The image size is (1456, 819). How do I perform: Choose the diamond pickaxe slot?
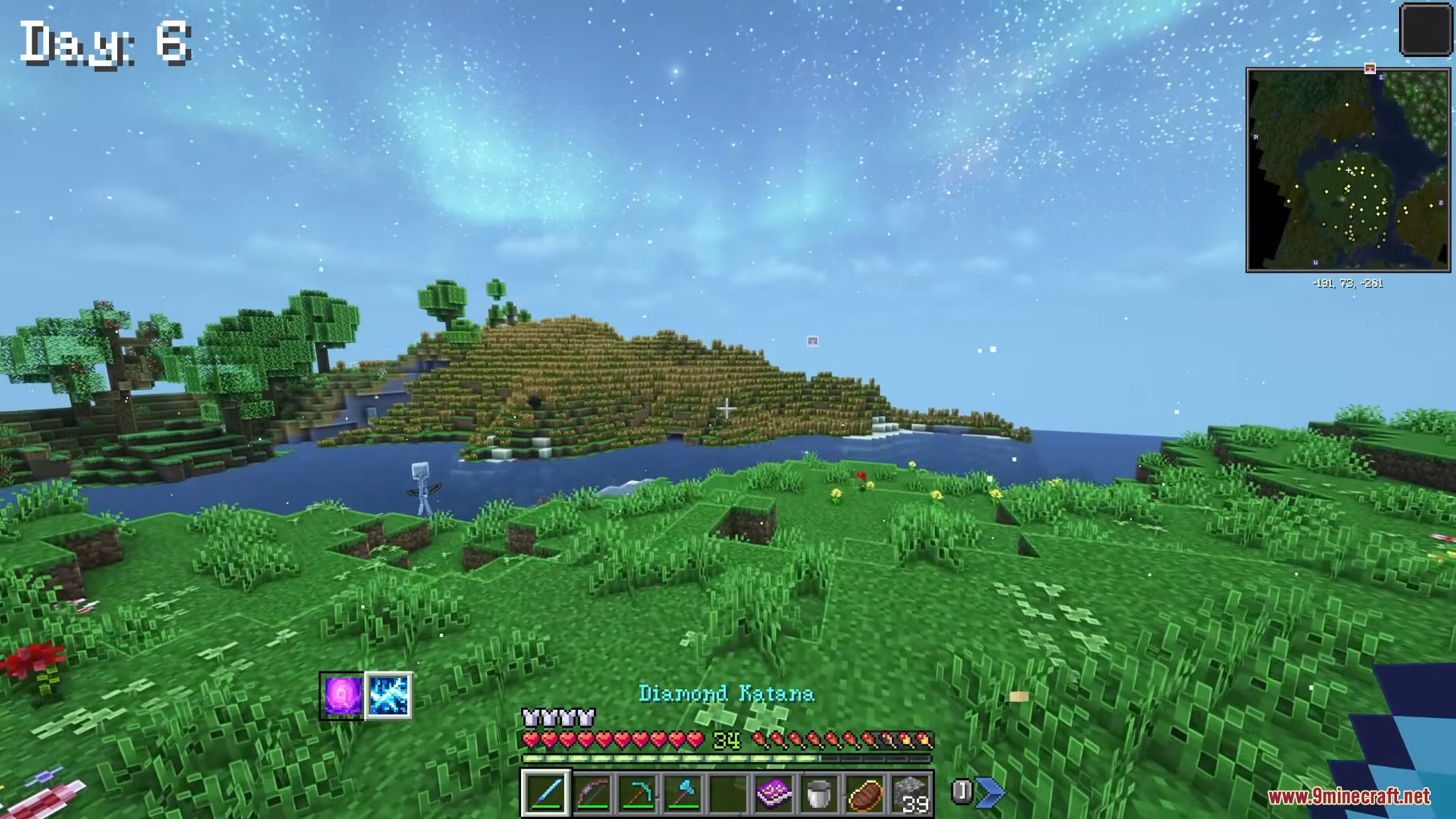(638, 793)
